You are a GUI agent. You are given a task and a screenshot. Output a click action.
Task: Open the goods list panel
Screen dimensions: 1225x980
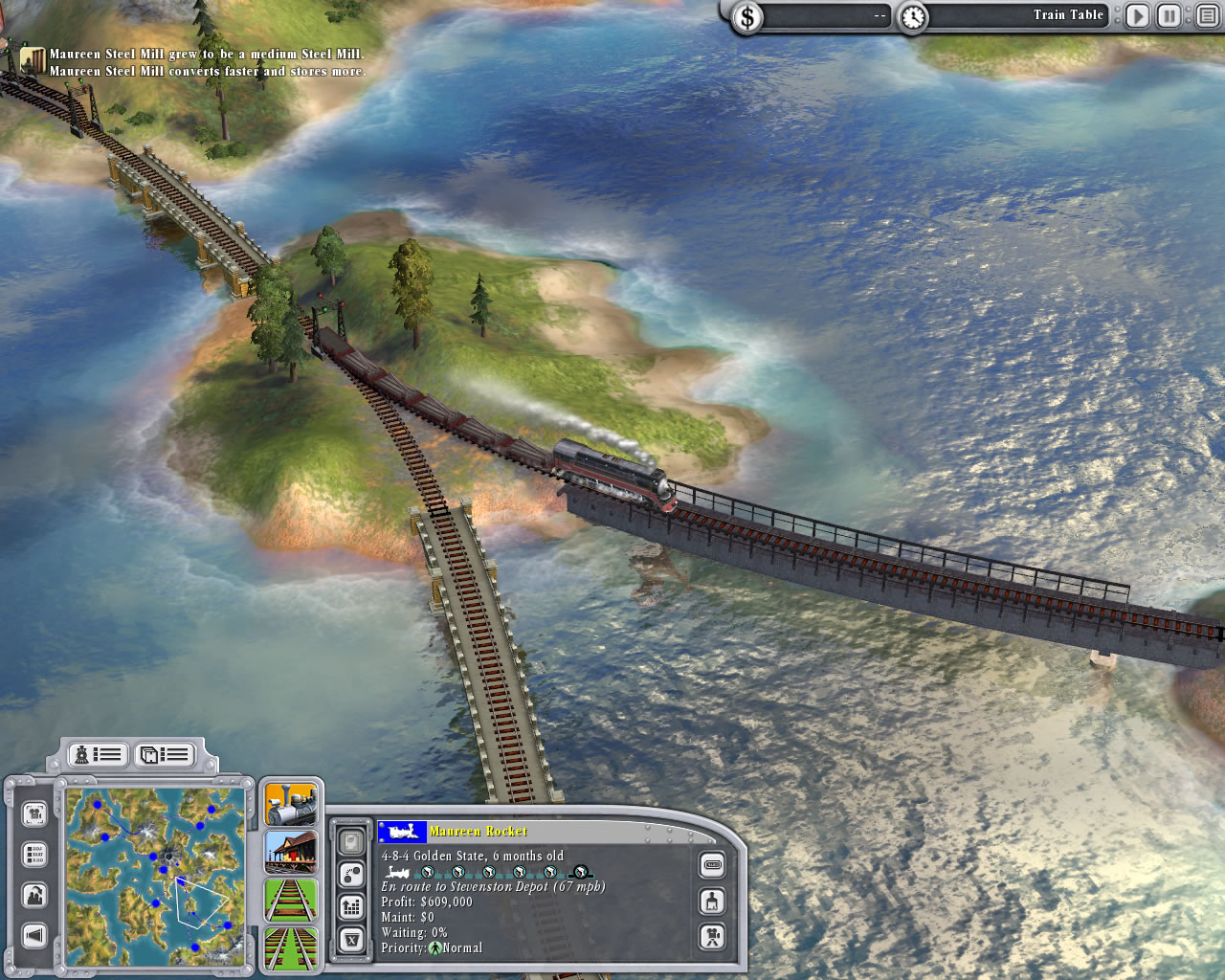click(165, 755)
